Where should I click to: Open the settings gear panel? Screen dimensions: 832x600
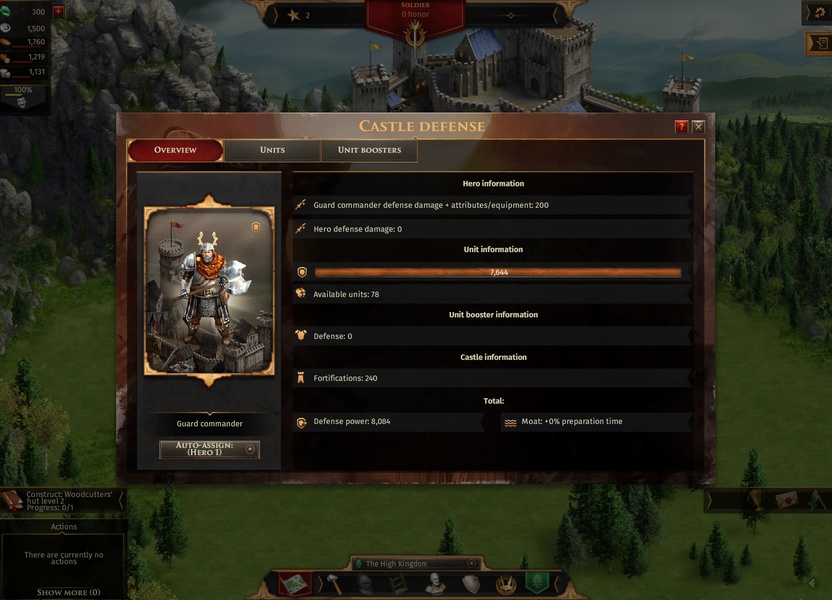pyautogui.click(x=818, y=11)
